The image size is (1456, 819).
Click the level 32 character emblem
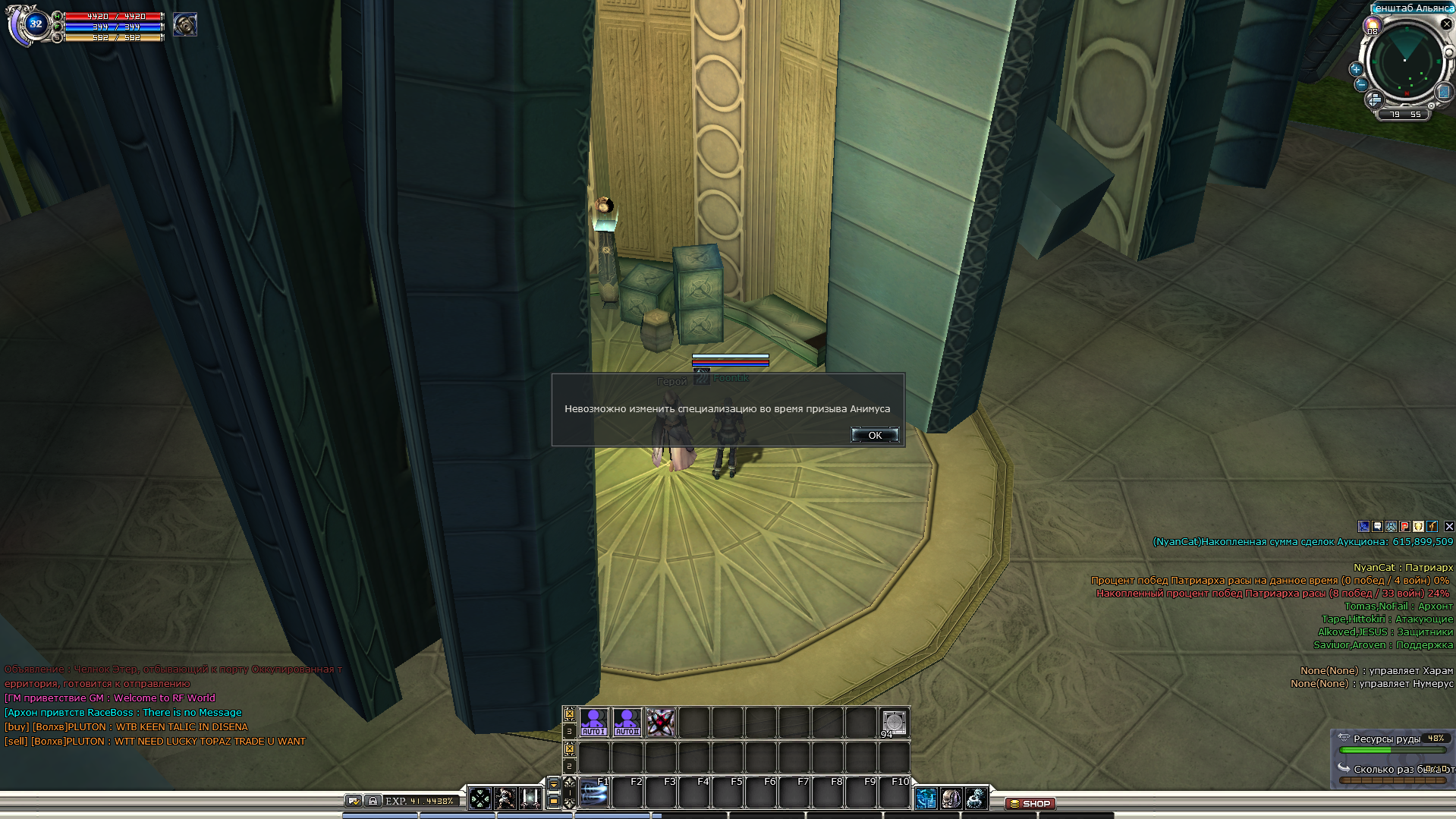tap(35, 24)
